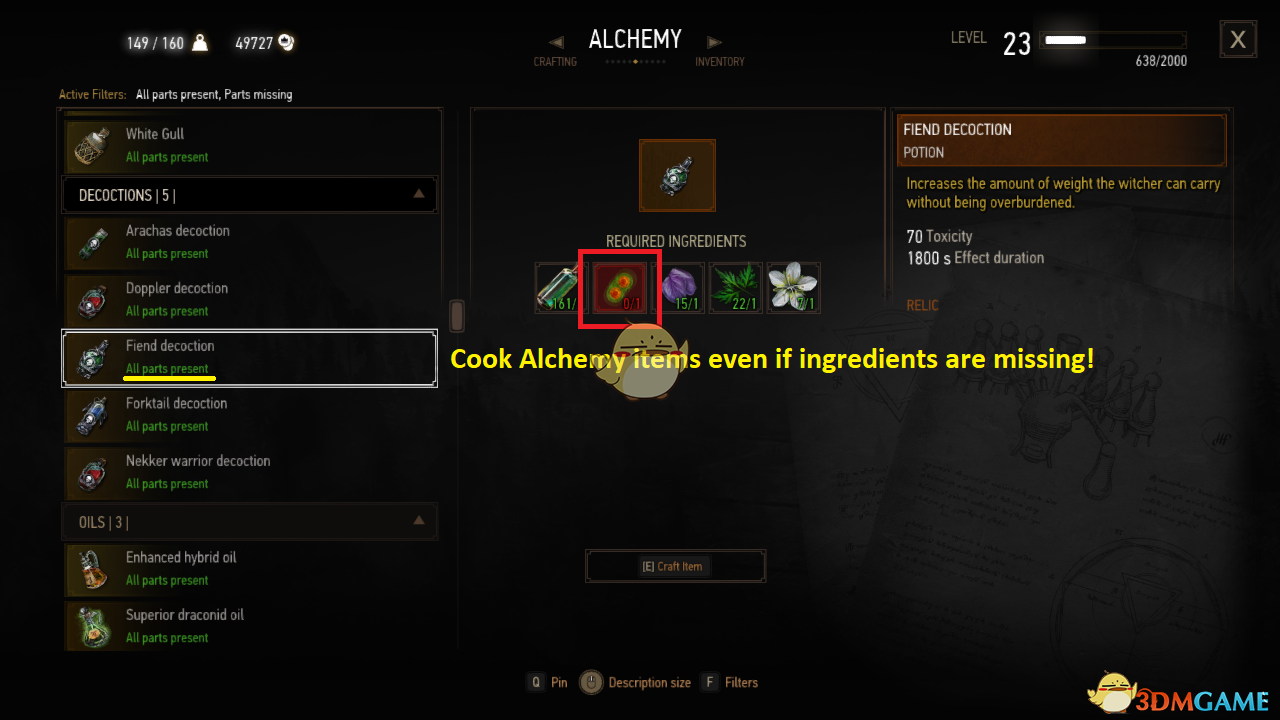This screenshot has width=1280, height=720.
Task: Select the Enhanced hybrid oil recipe
Action: coord(250,568)
